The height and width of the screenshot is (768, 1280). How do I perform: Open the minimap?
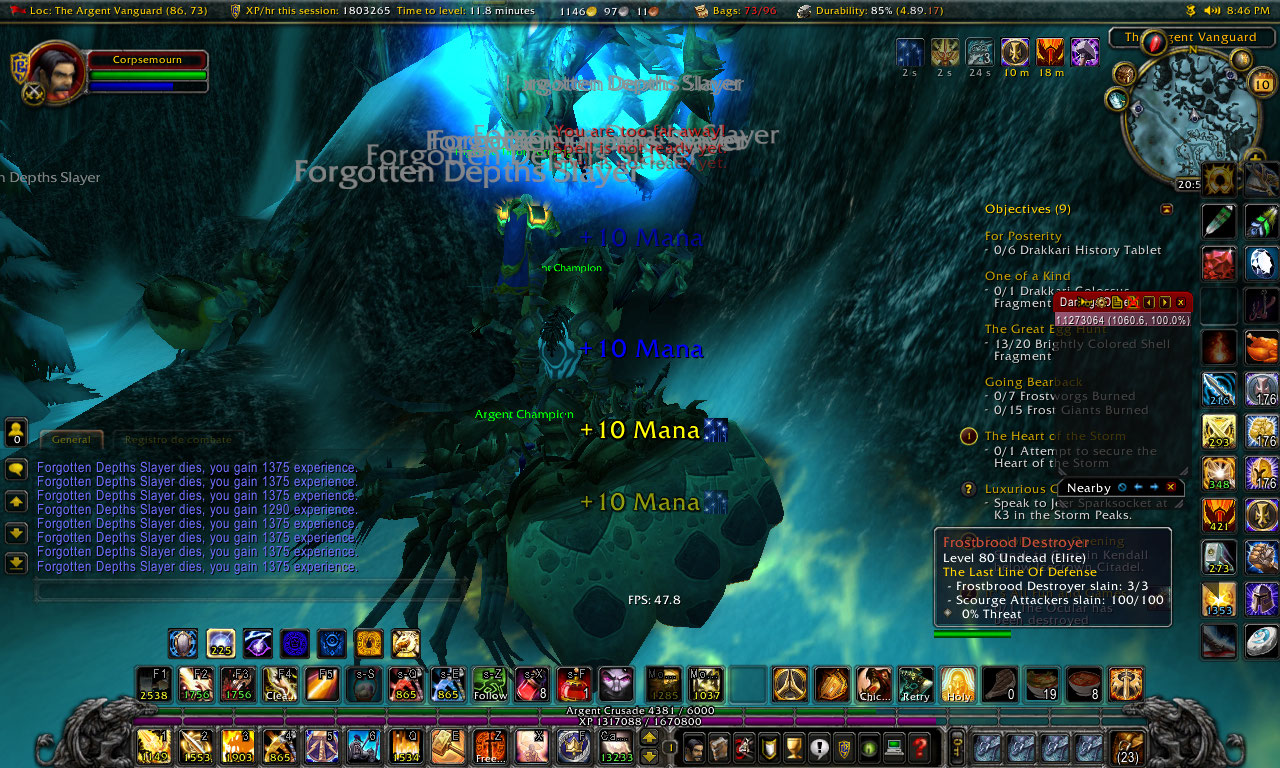click(1188, 115)
